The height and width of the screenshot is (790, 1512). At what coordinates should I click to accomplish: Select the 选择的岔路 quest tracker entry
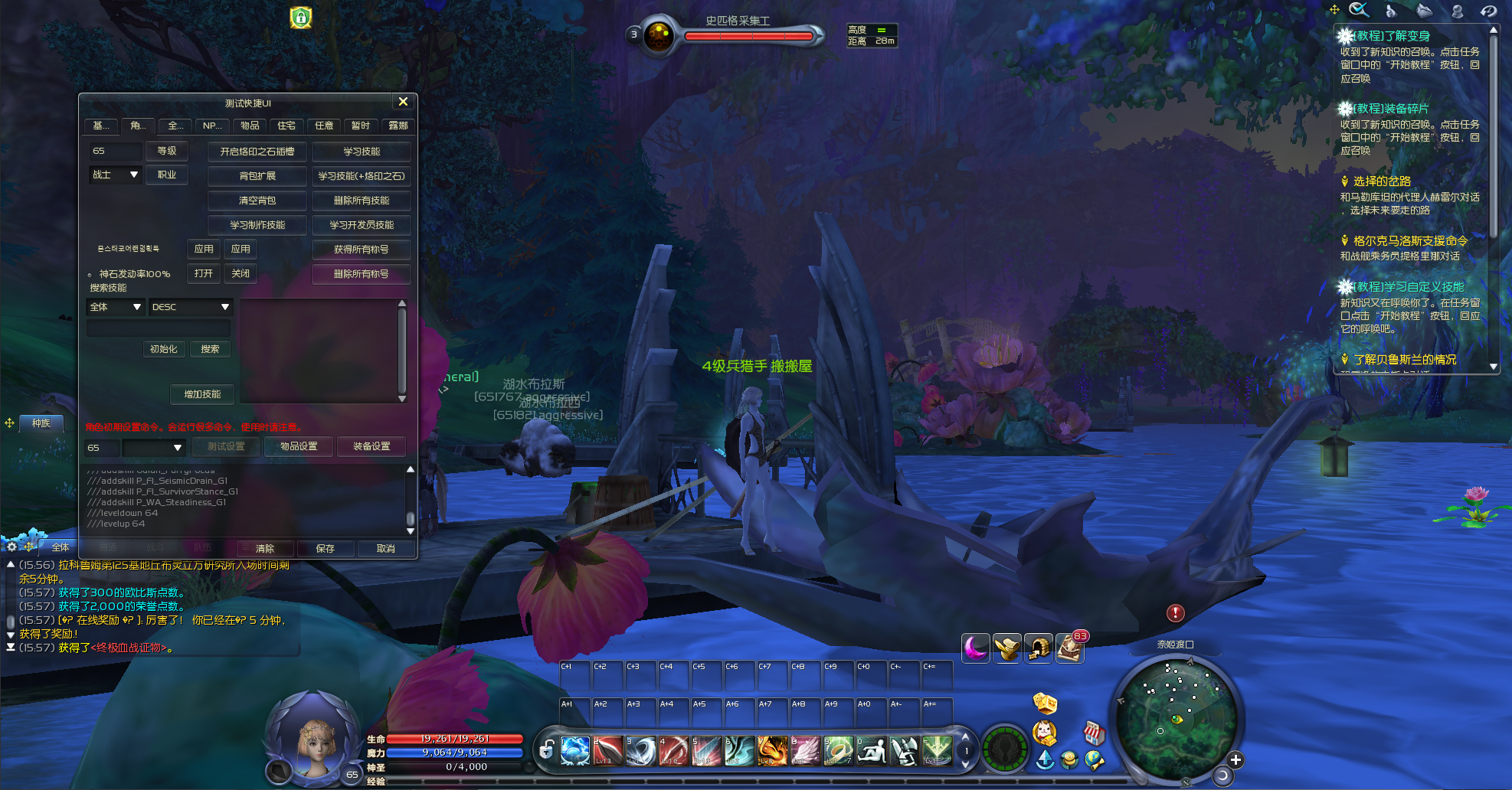[x=1382, y=181]
